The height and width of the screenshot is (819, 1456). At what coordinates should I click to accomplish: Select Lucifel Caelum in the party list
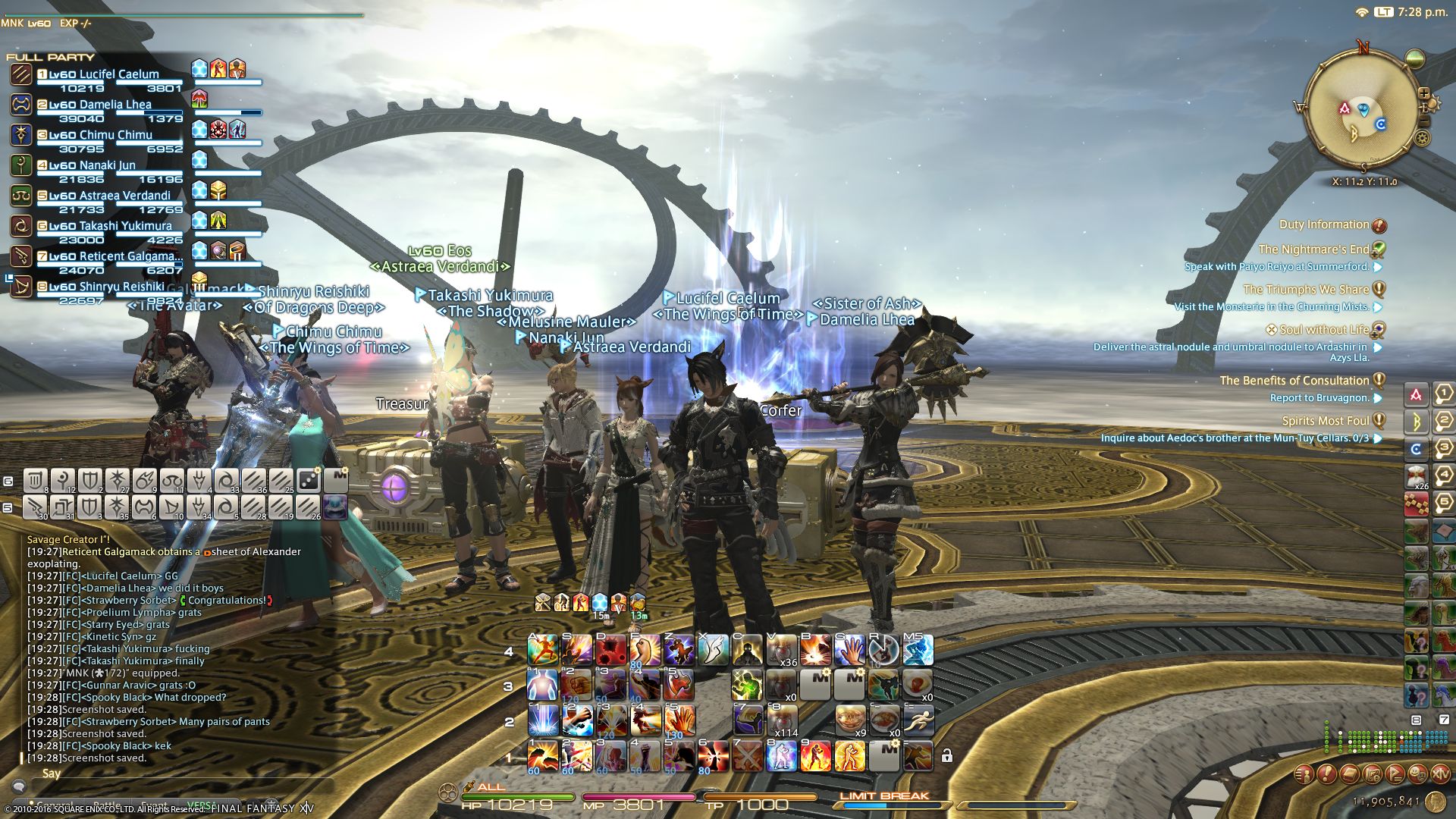(104, 74)
